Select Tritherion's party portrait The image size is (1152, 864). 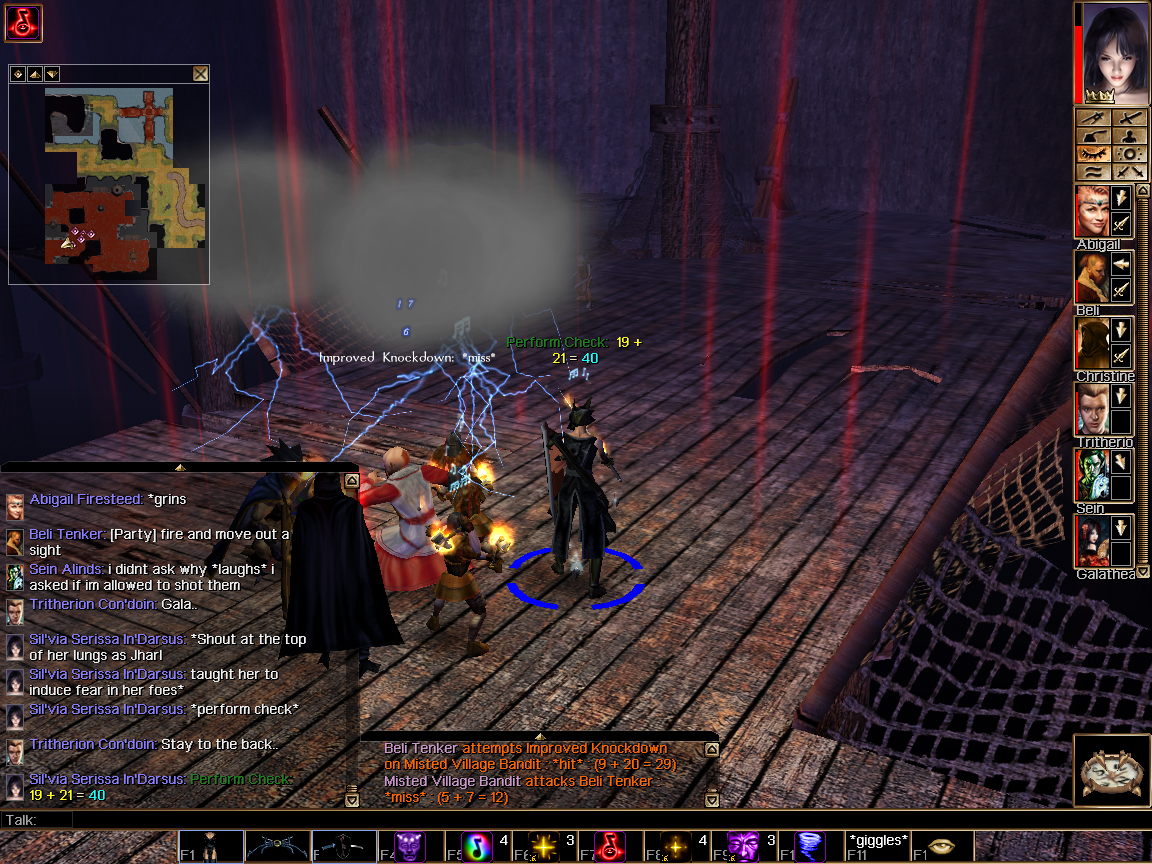click(1093, 409)
